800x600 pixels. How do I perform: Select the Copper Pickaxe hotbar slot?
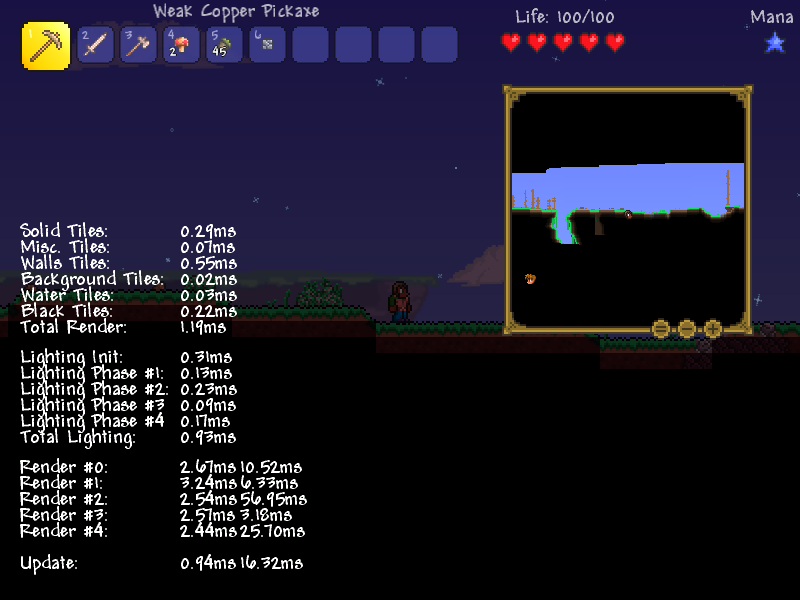[46, 46]
